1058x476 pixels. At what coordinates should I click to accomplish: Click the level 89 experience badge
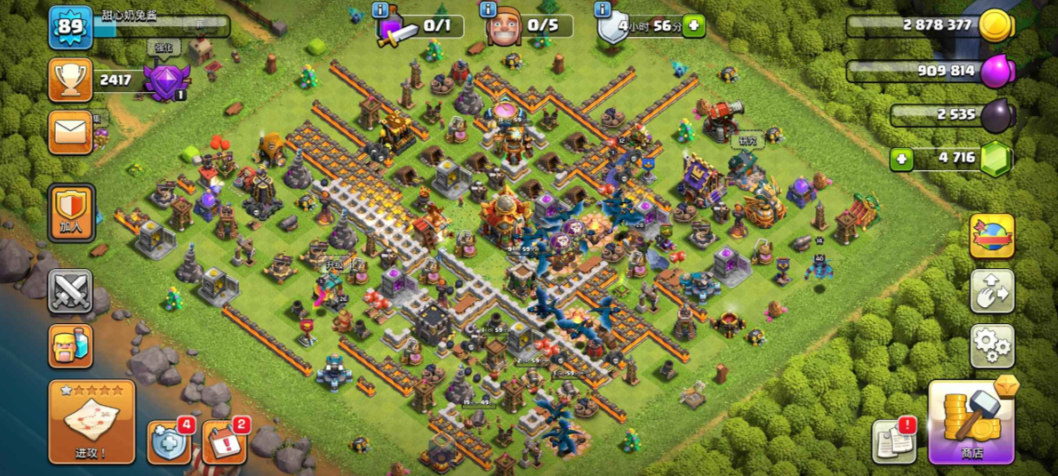pyautogui.click(x=70, y=27)
